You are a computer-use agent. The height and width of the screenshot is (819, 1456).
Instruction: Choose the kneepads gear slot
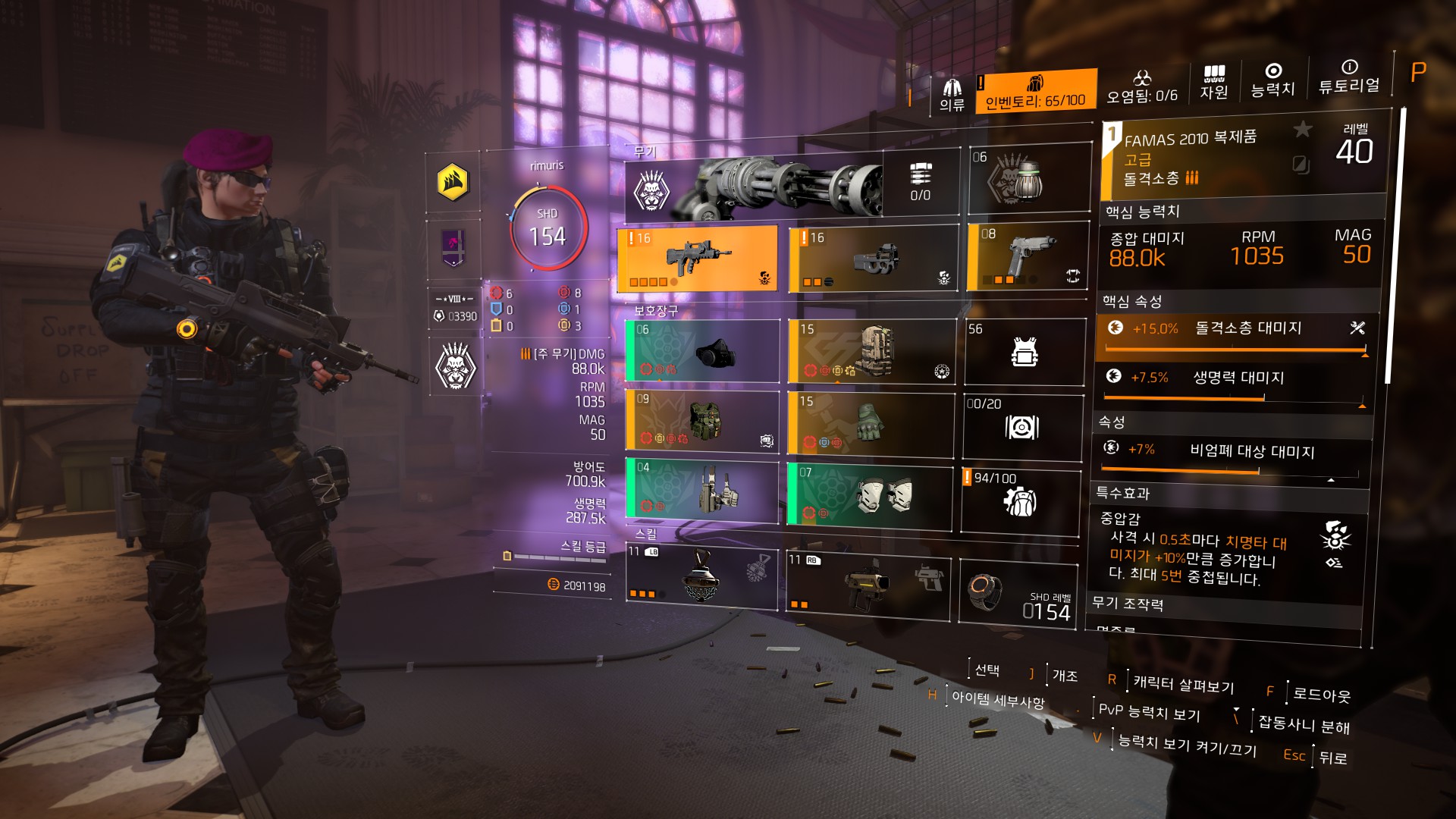point(869,496)
